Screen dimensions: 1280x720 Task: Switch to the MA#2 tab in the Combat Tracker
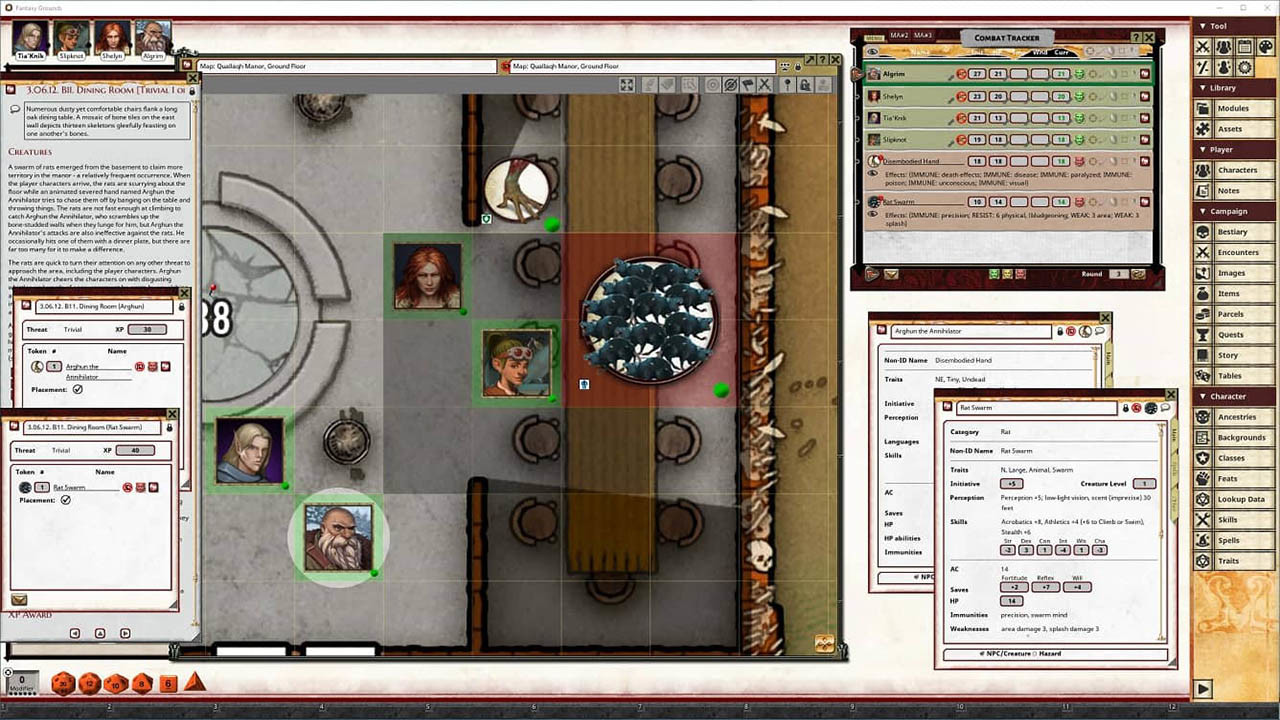tap(900, 38)
